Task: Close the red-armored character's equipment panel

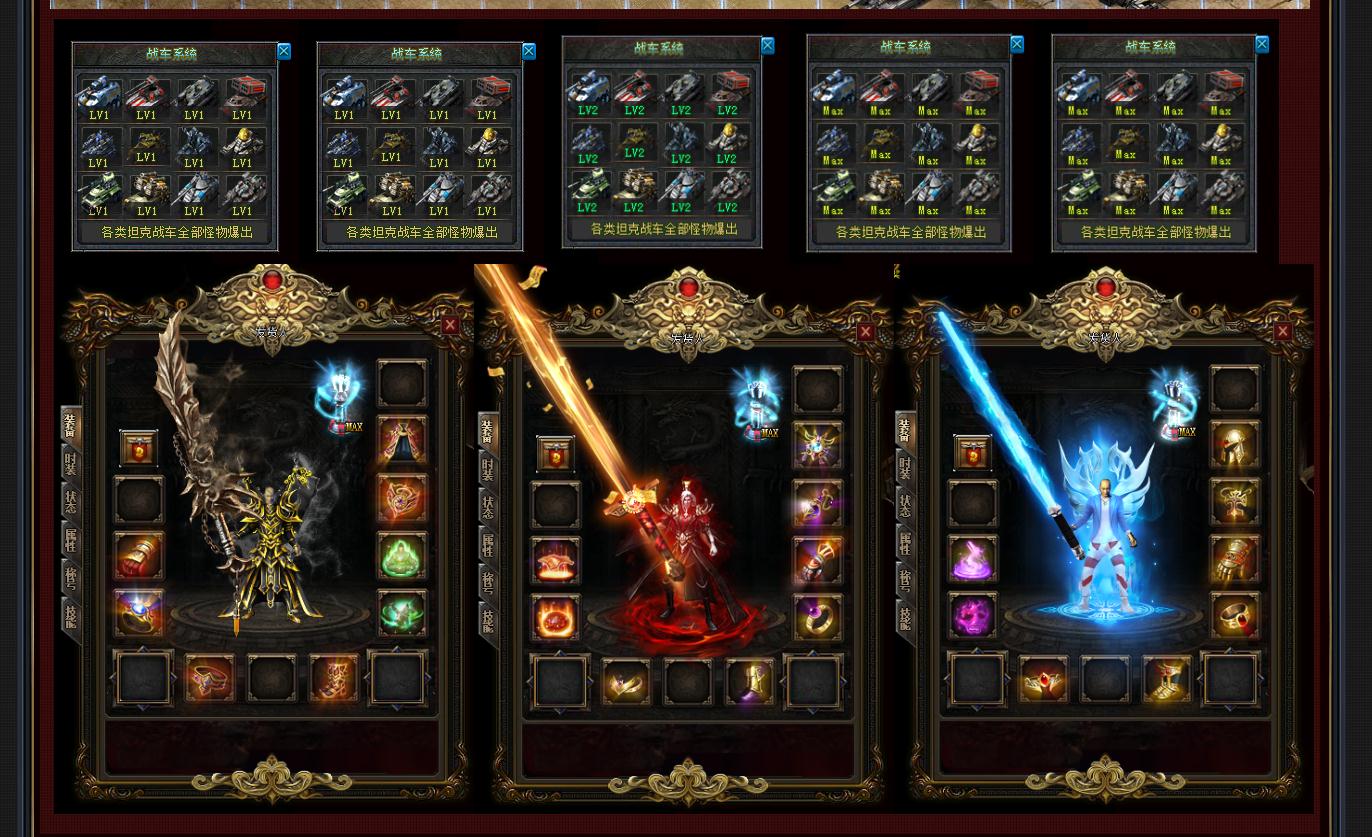Action: click(x=866, y=332)
